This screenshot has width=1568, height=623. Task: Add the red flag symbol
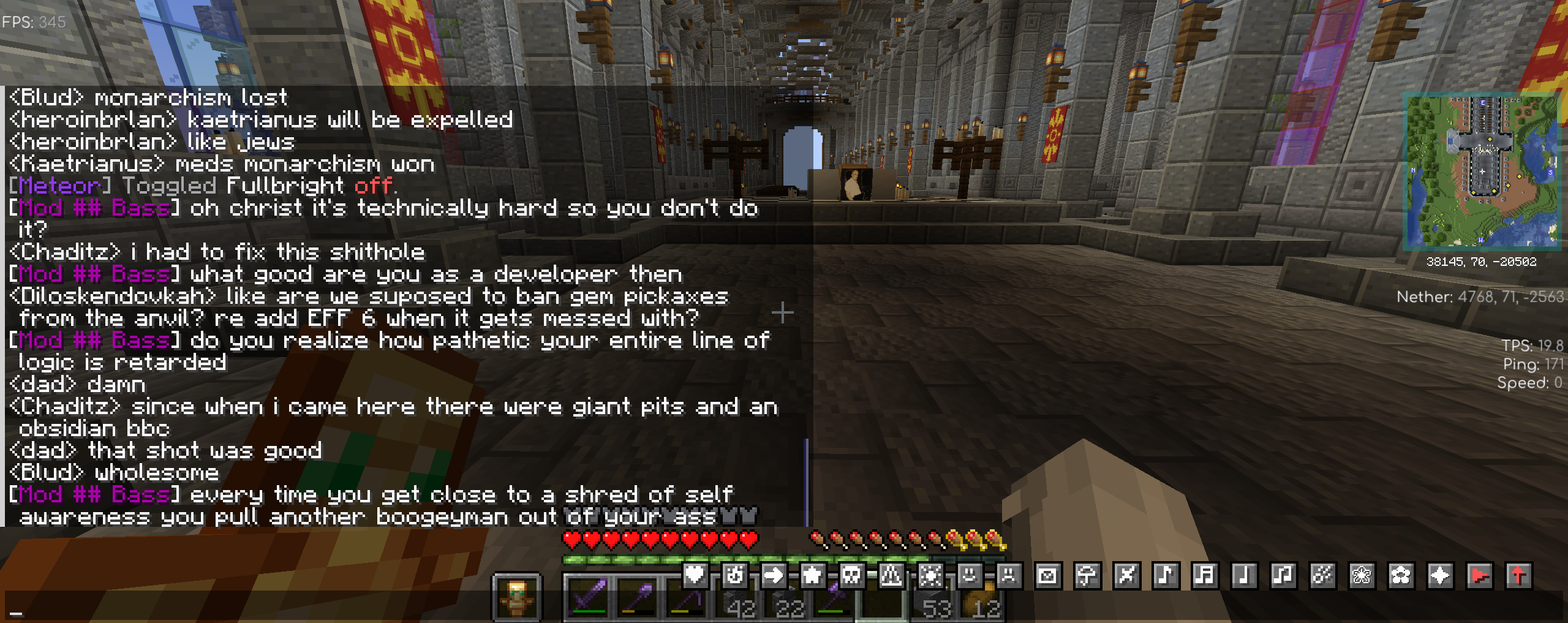(1479, 575)
